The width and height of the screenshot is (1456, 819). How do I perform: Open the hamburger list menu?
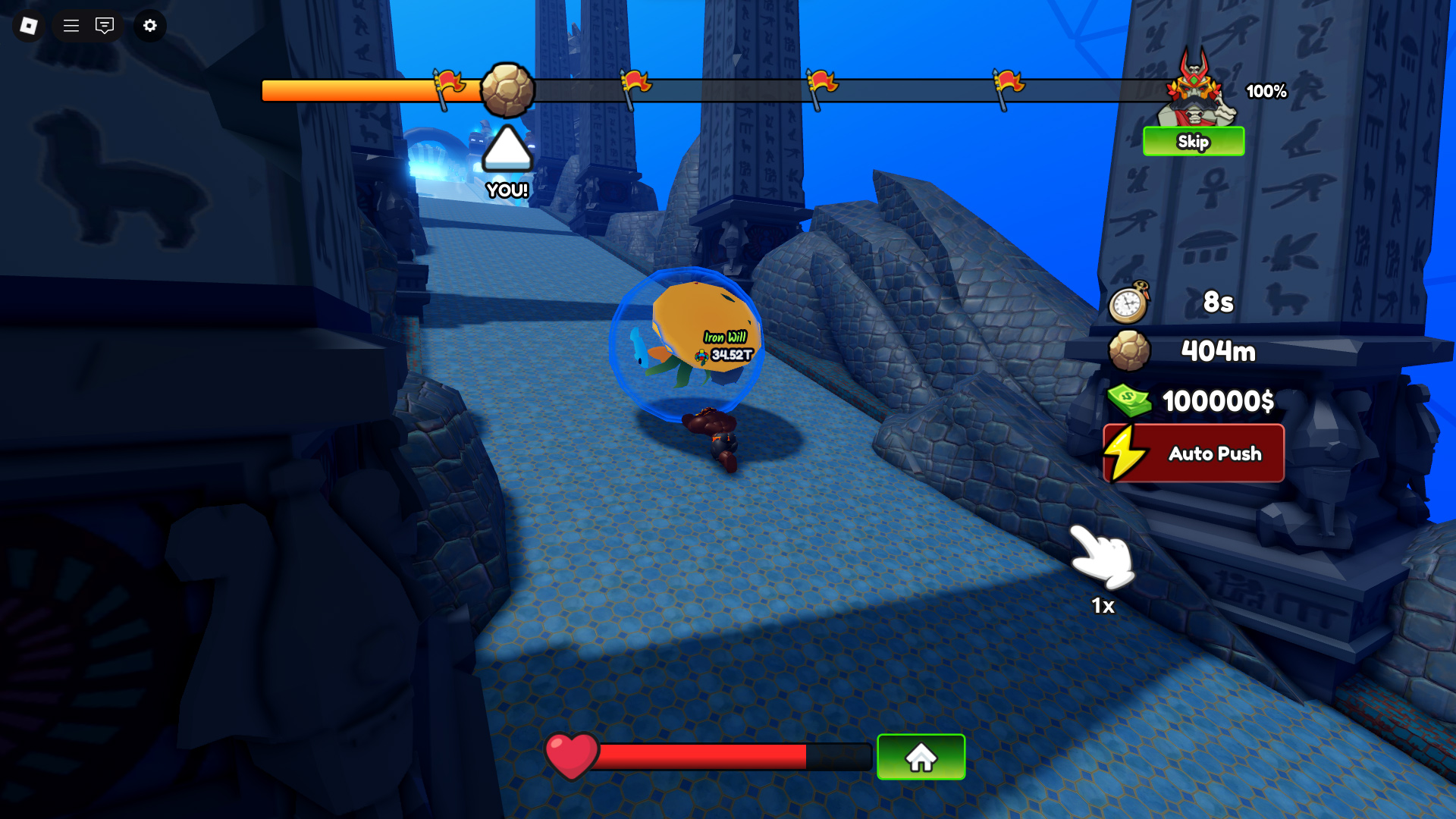tap(71, 26)
